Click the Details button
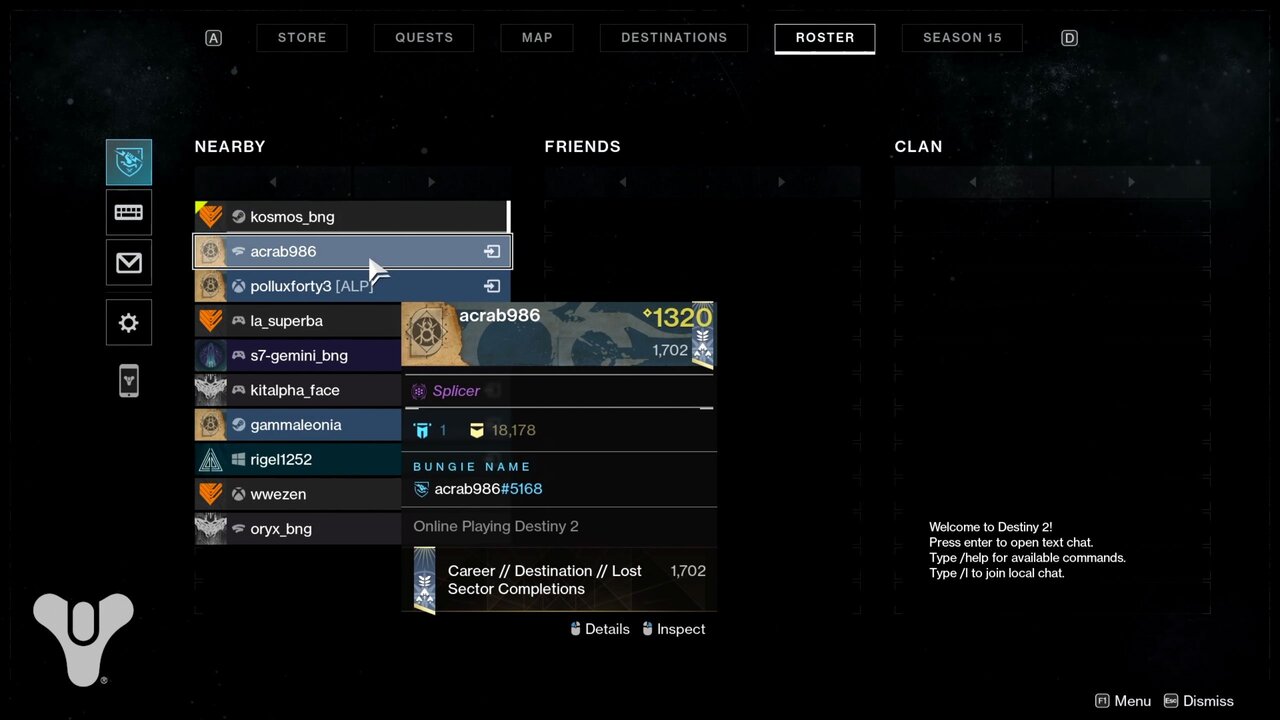 (x=607, y=629)
